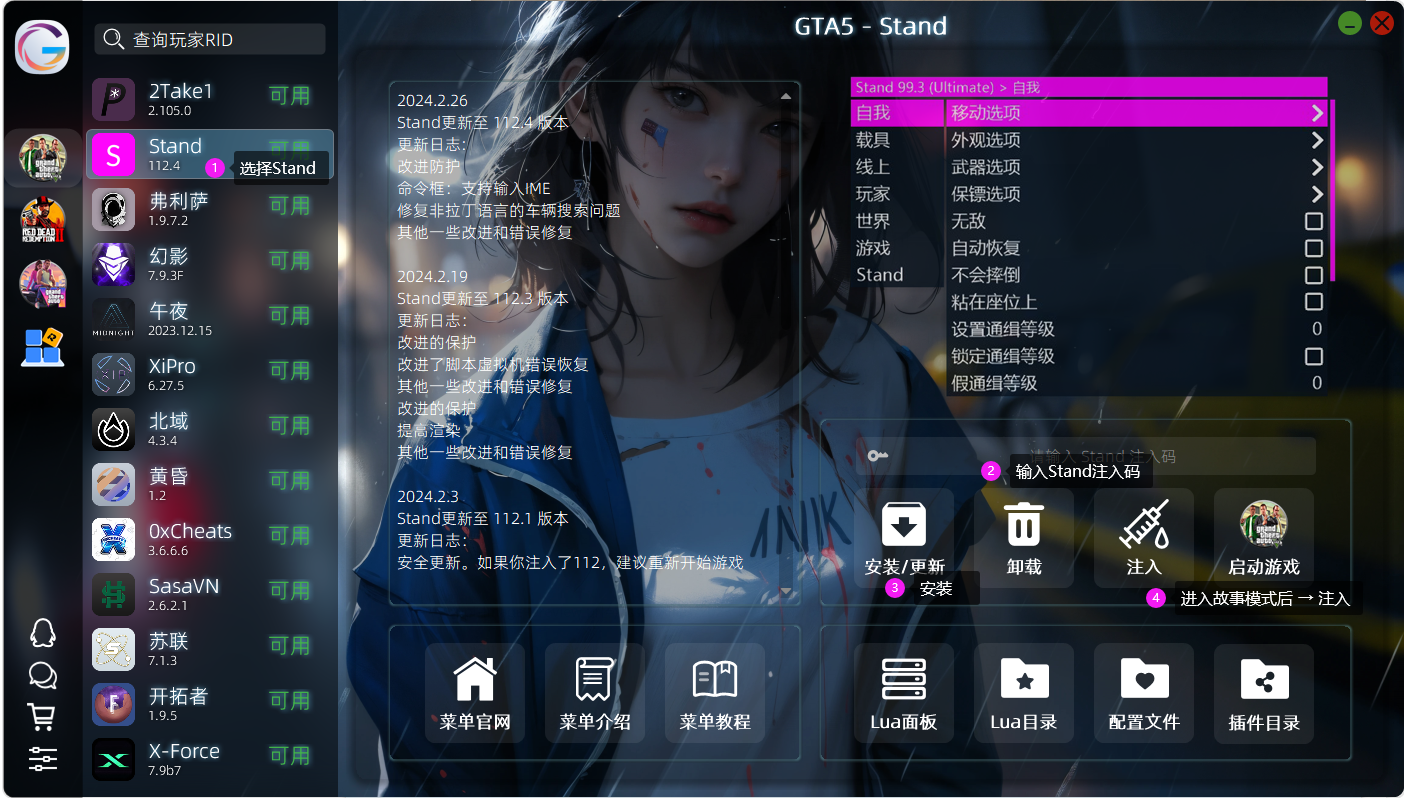Open the 菜单教程 tutorial button

tap(715, 693)
